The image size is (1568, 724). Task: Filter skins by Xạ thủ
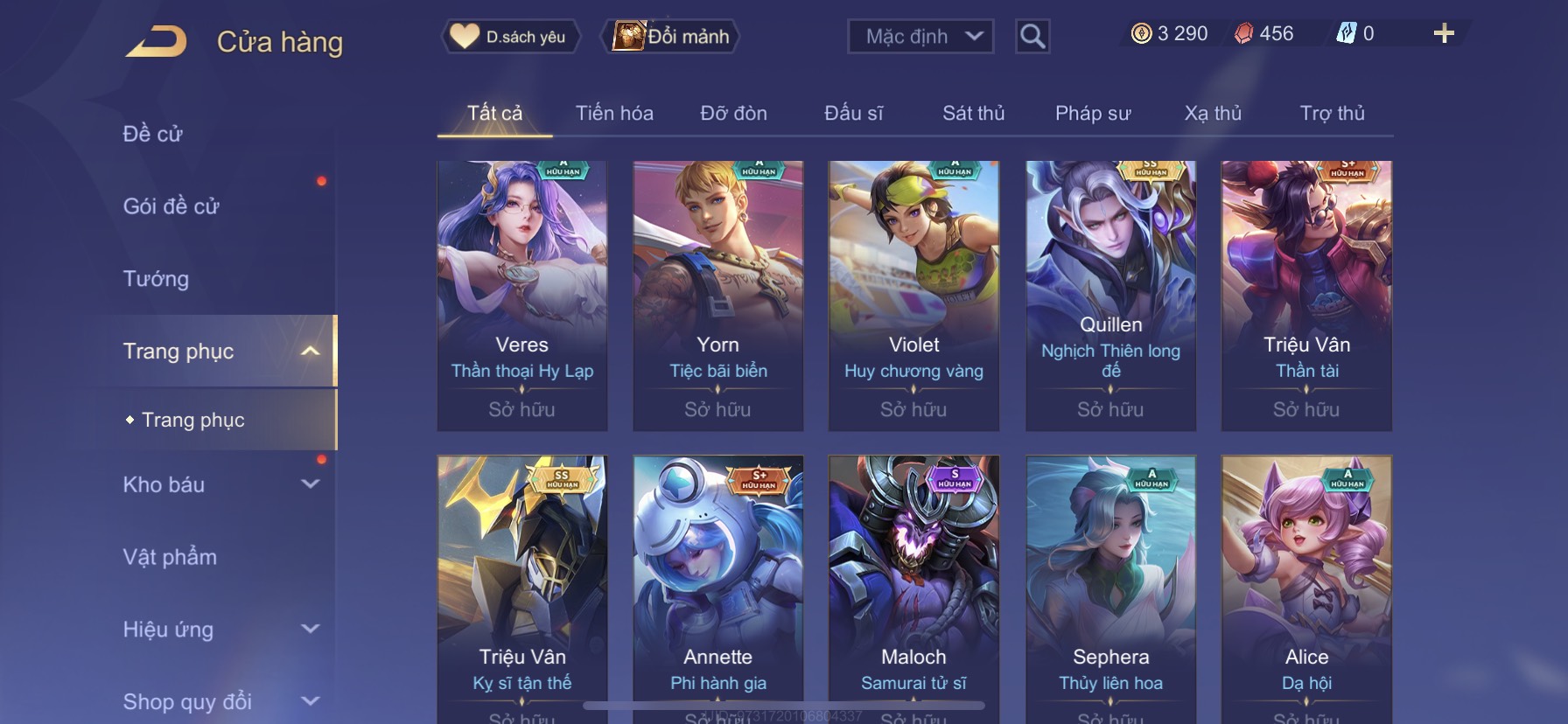(x=1213, y=114)
